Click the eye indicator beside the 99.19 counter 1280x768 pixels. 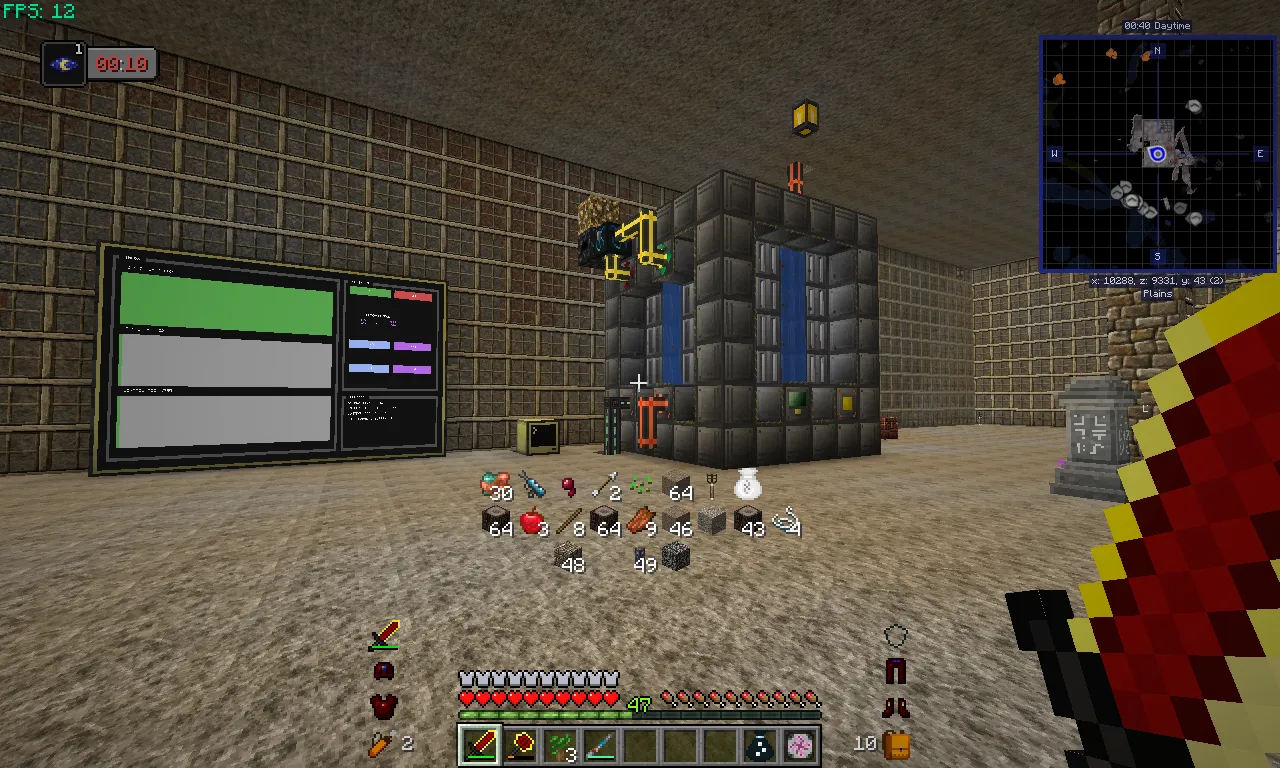point(63,64)
